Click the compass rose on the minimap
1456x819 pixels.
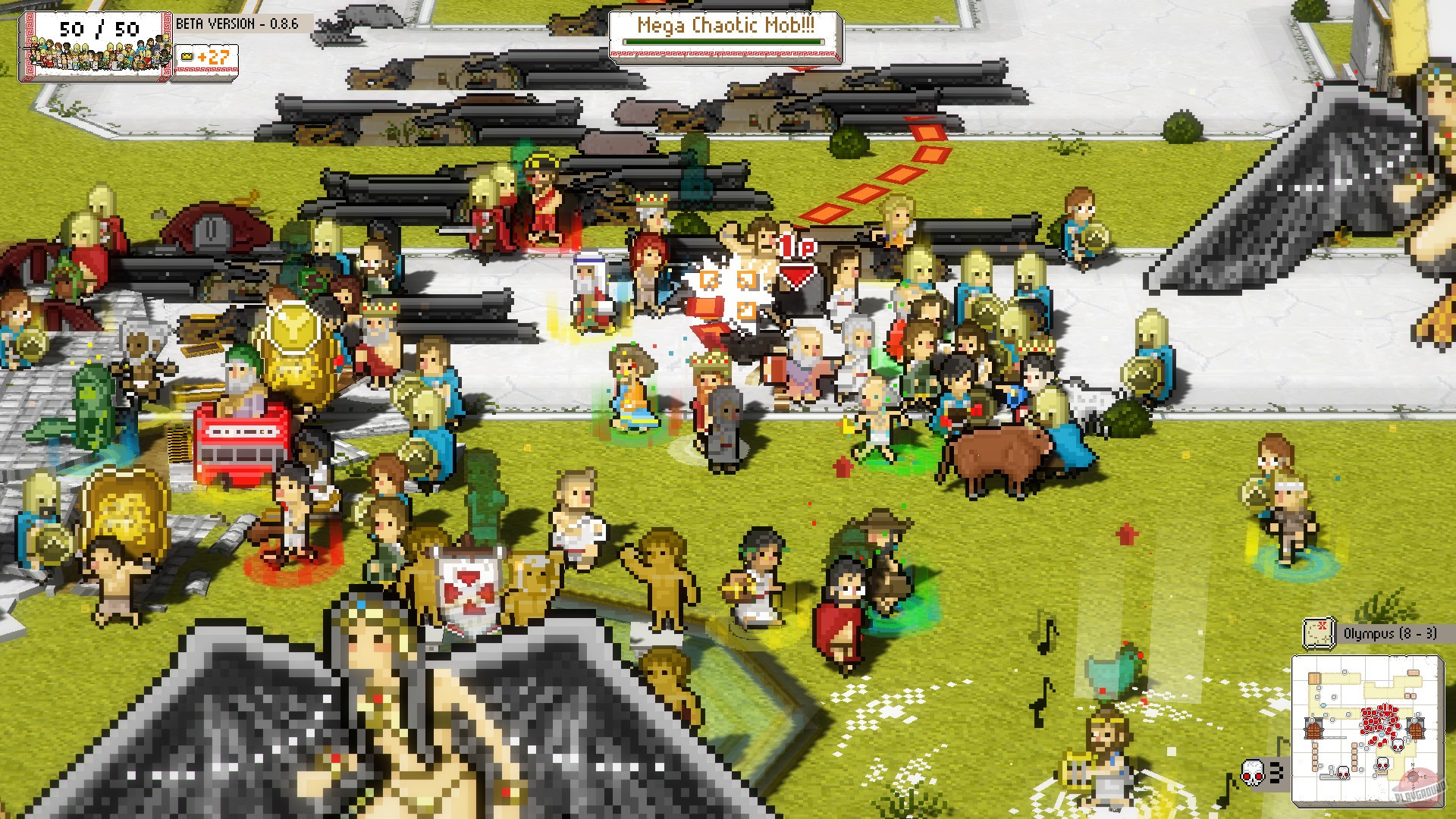[x=1412, y=777]
